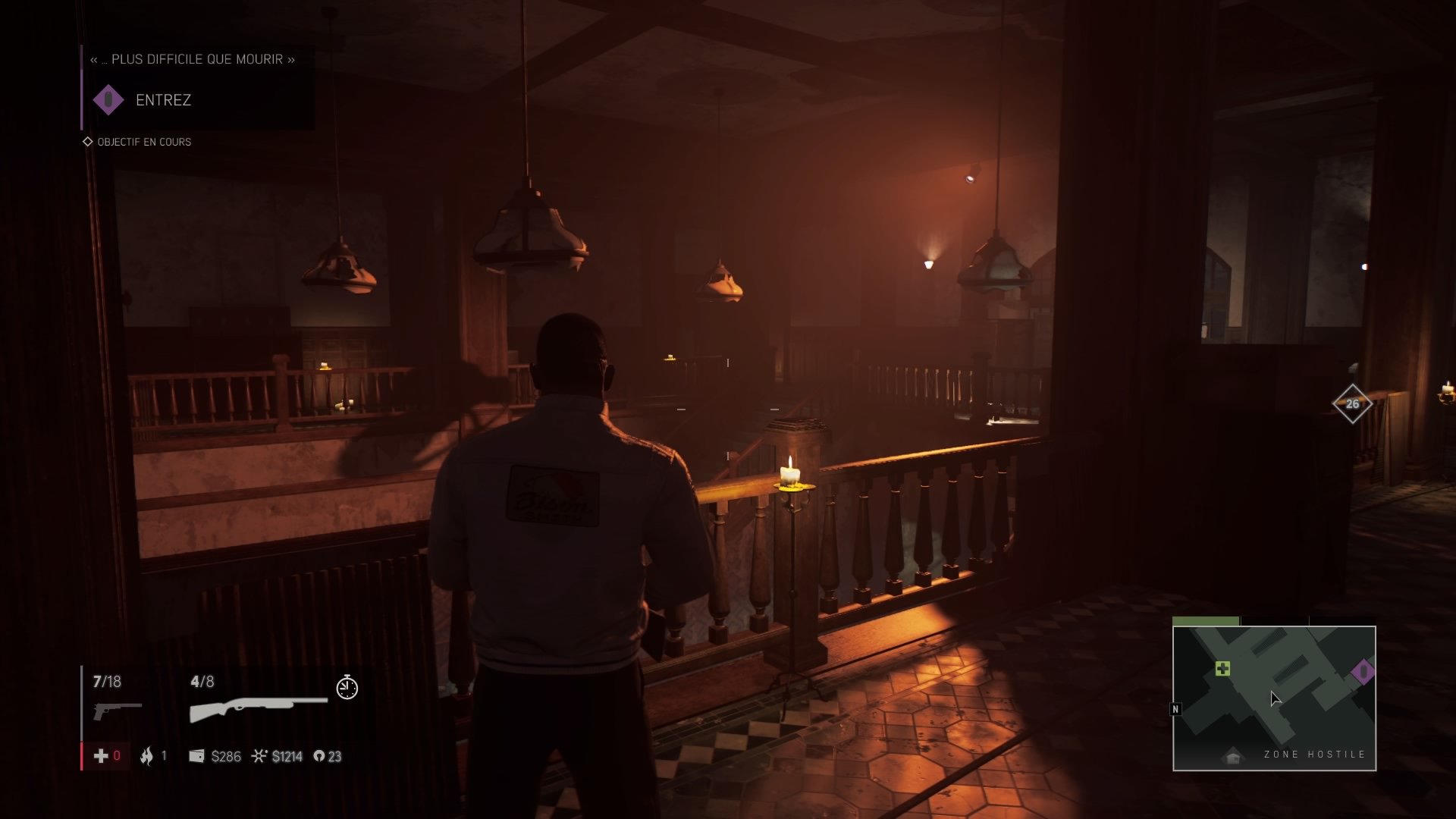The width and height of the screenshot is (1456, 819).
Task: Click the revolver pistol weapon icon
Action: click(117, 710)
